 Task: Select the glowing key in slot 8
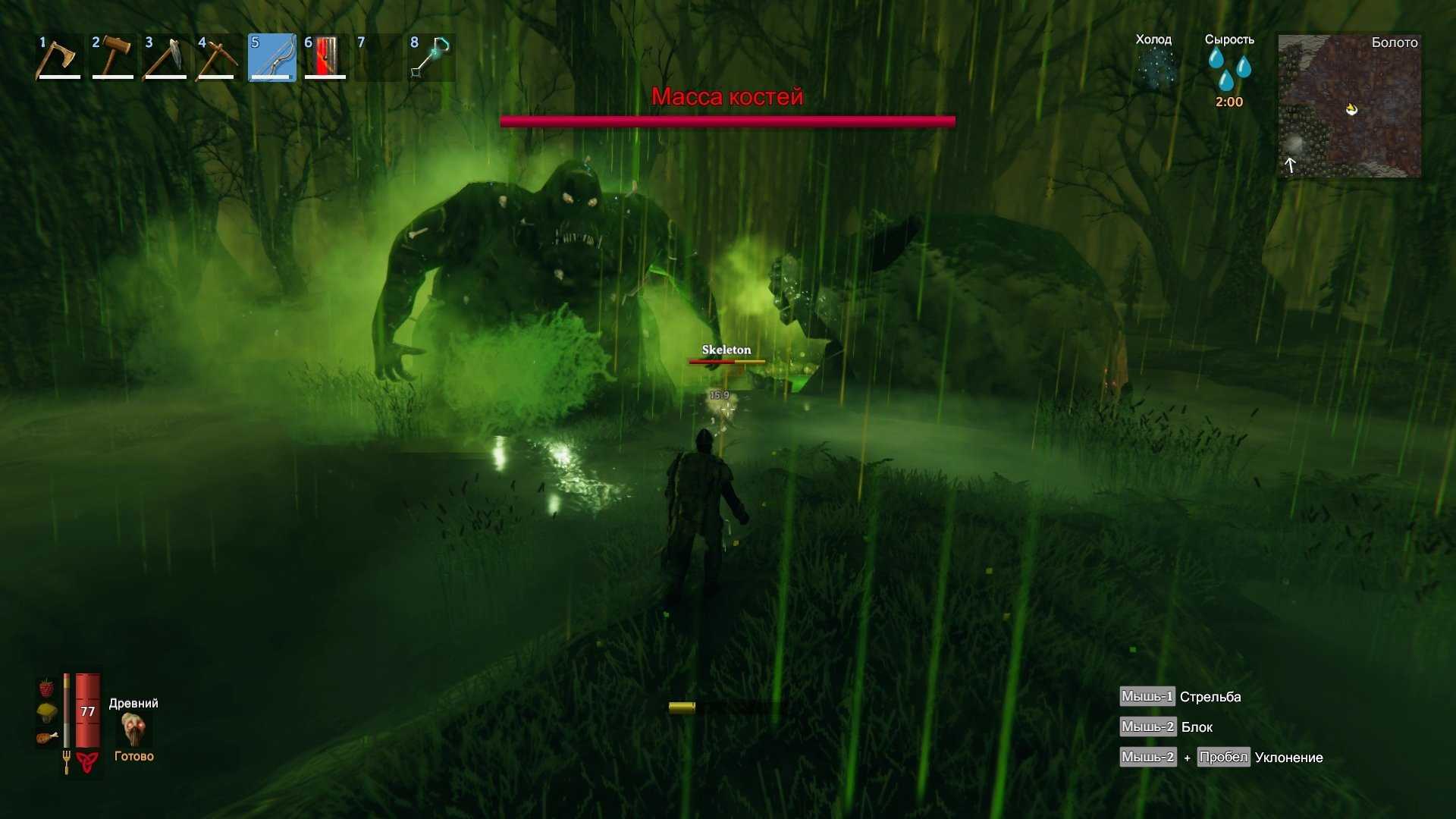431,57
